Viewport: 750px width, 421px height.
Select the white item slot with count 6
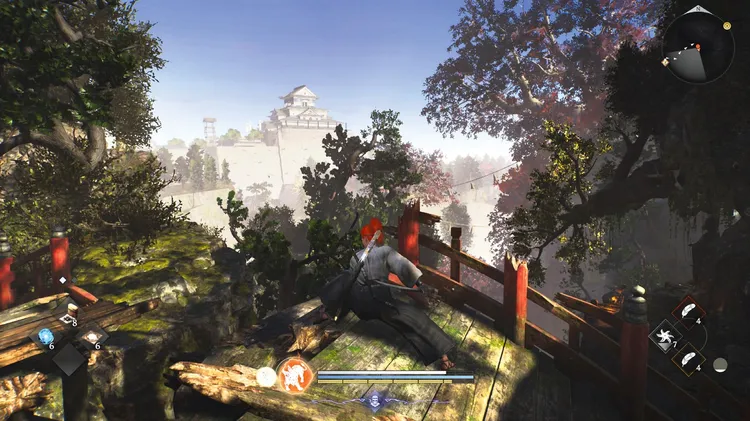point(92,337)
